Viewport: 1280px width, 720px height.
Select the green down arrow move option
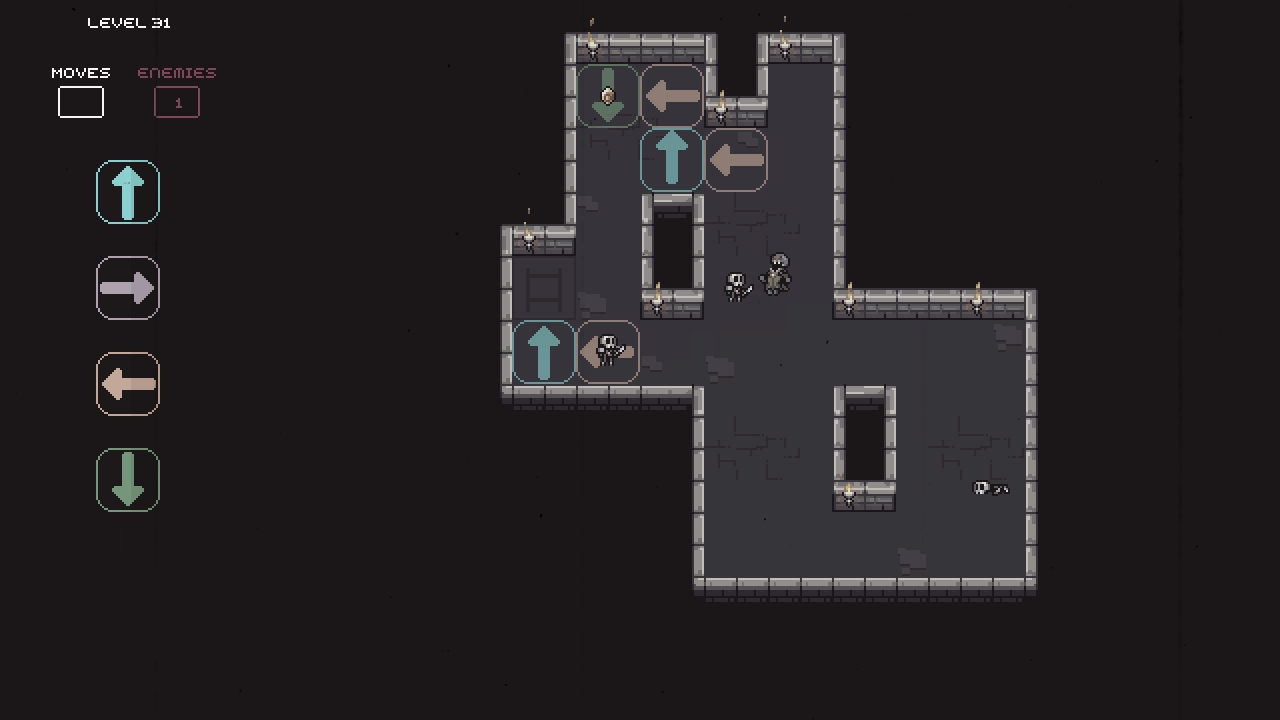click(x=127, y=480)
